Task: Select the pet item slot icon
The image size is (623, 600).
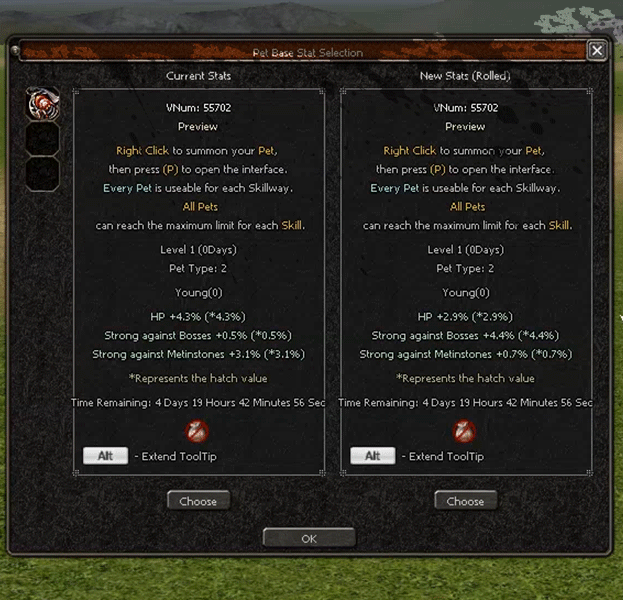Action: tap(43, 104)
